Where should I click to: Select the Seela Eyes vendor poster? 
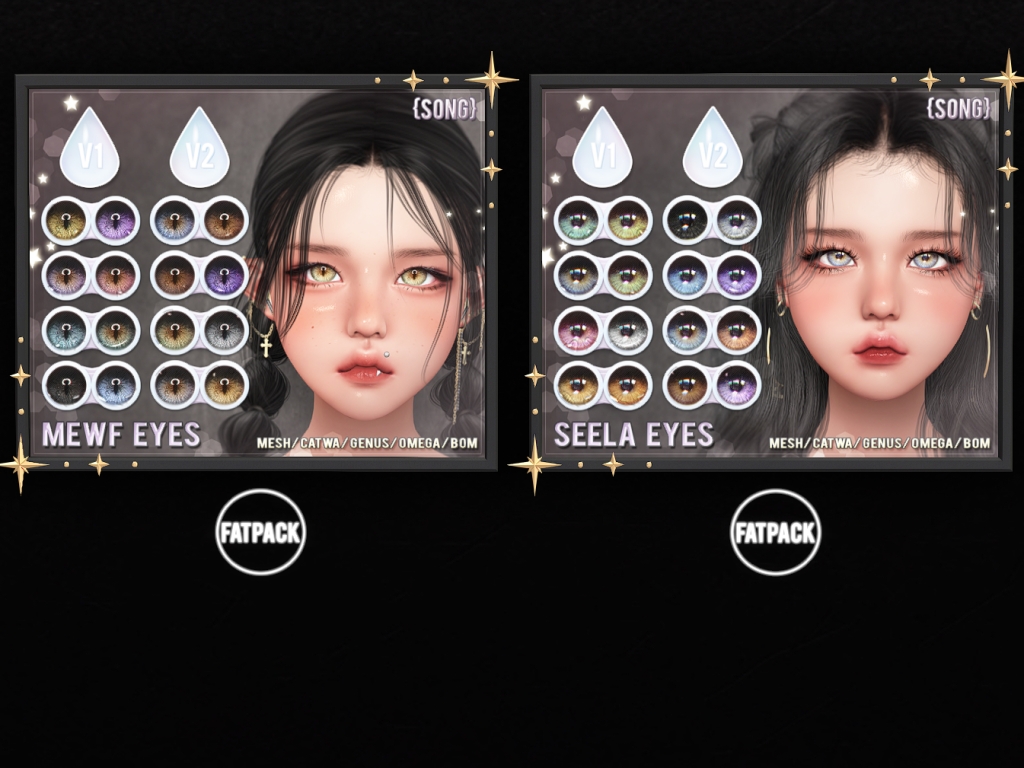tap(770, 272)
